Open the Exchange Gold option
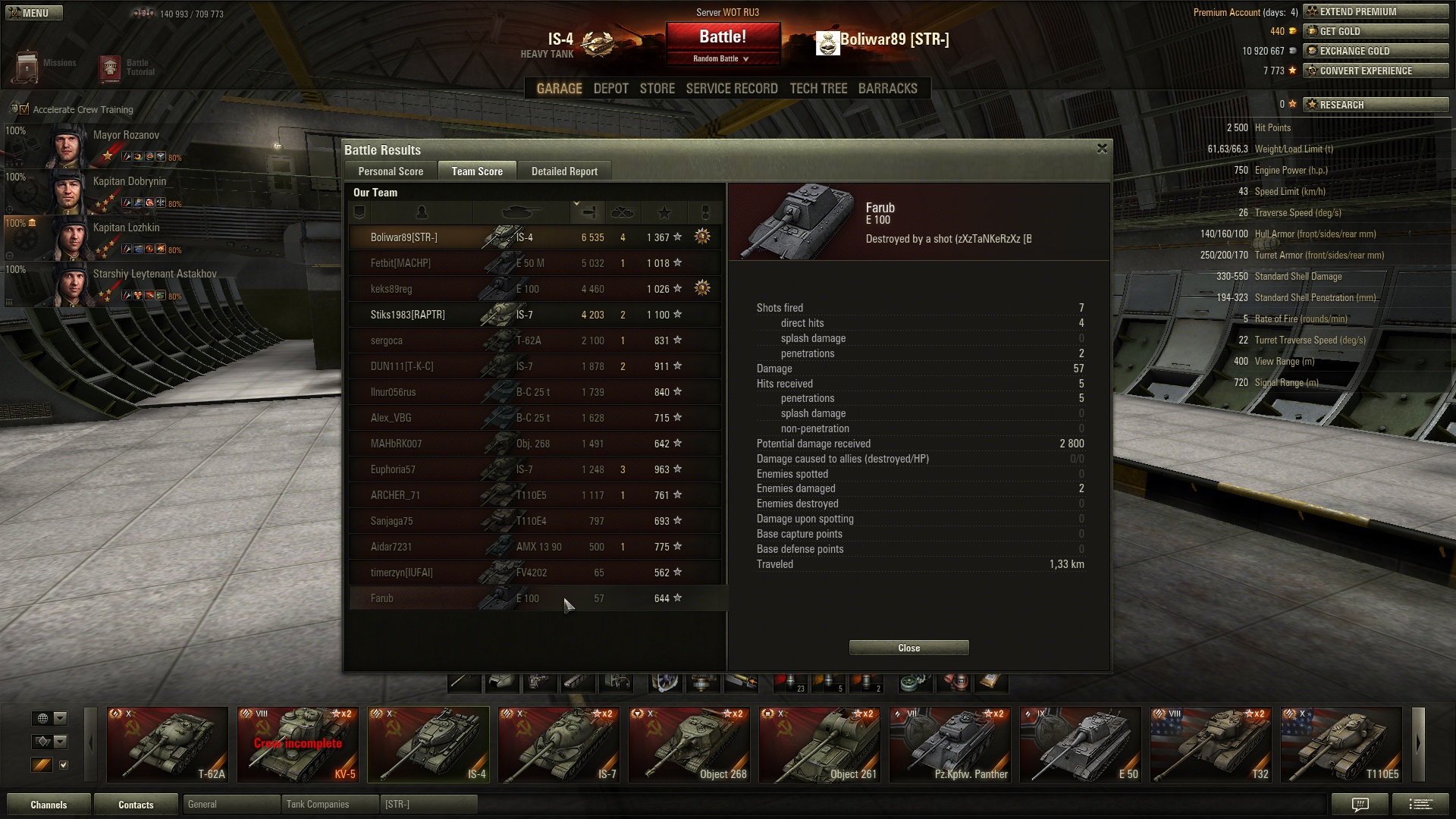This screenshot has height=819, width=1456. tap(1375, 51)
